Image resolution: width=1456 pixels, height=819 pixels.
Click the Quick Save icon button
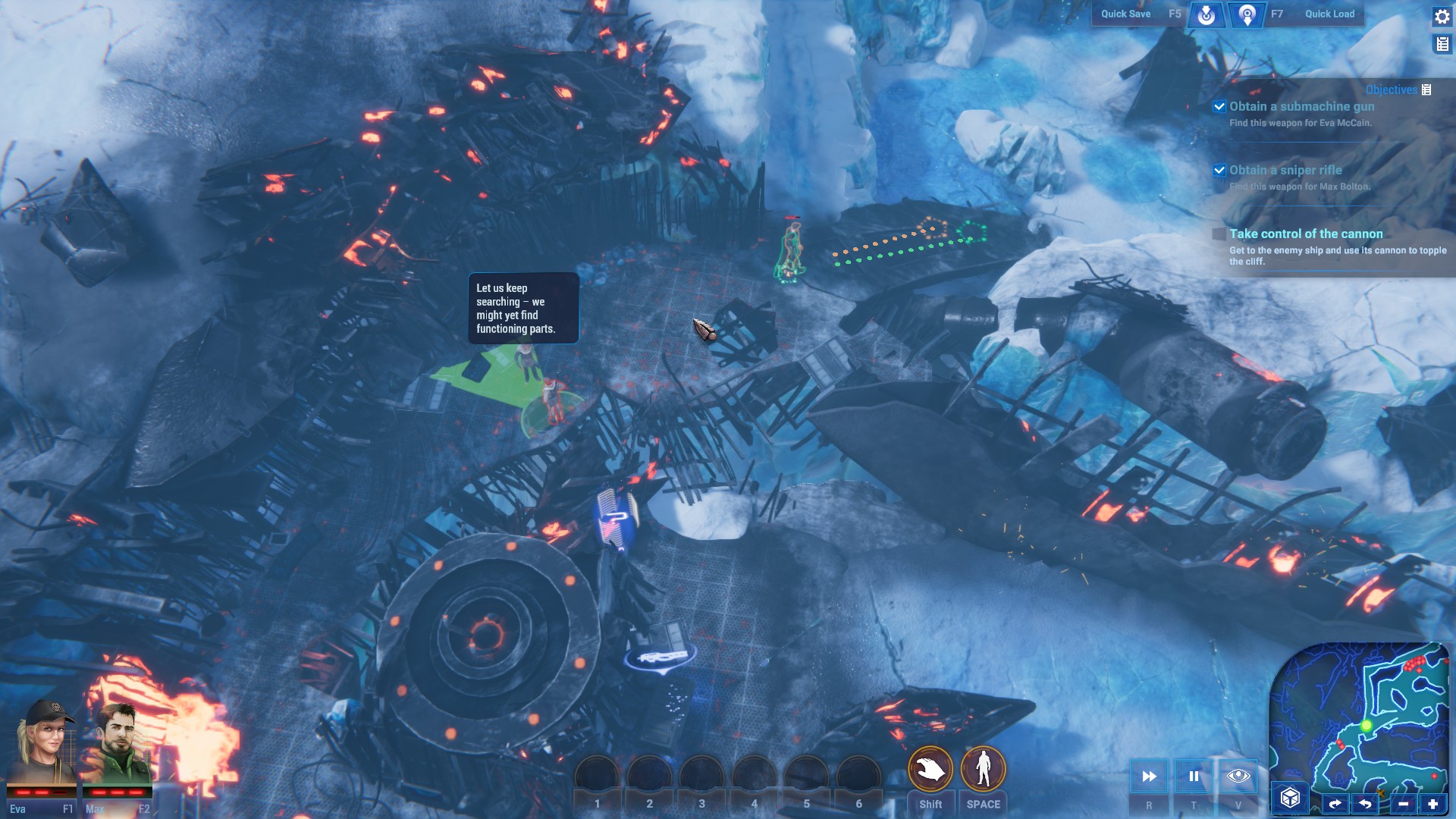[1206, 14]
